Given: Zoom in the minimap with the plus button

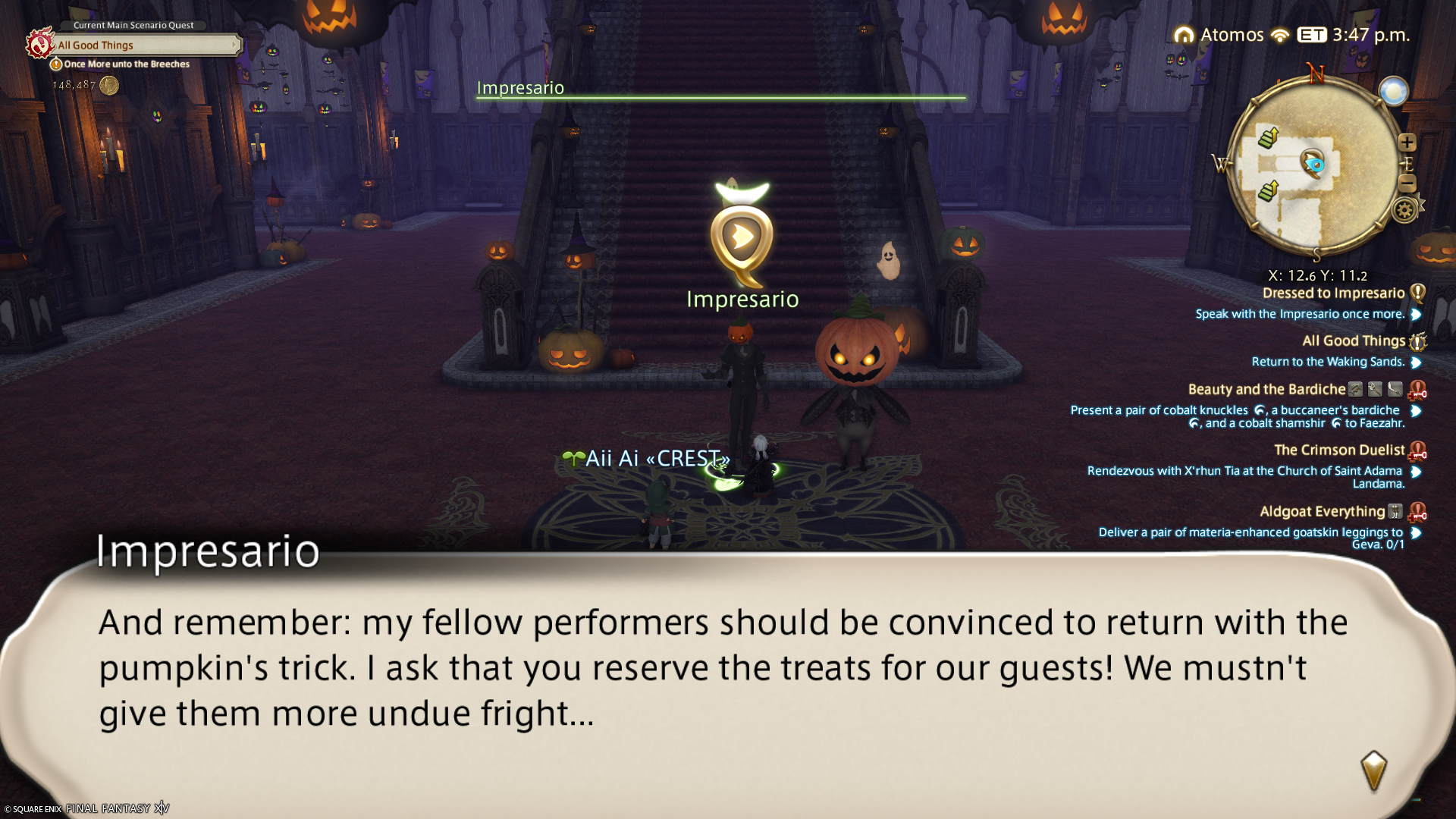Looking at the screenshot, I should (x=1407, y=143).
